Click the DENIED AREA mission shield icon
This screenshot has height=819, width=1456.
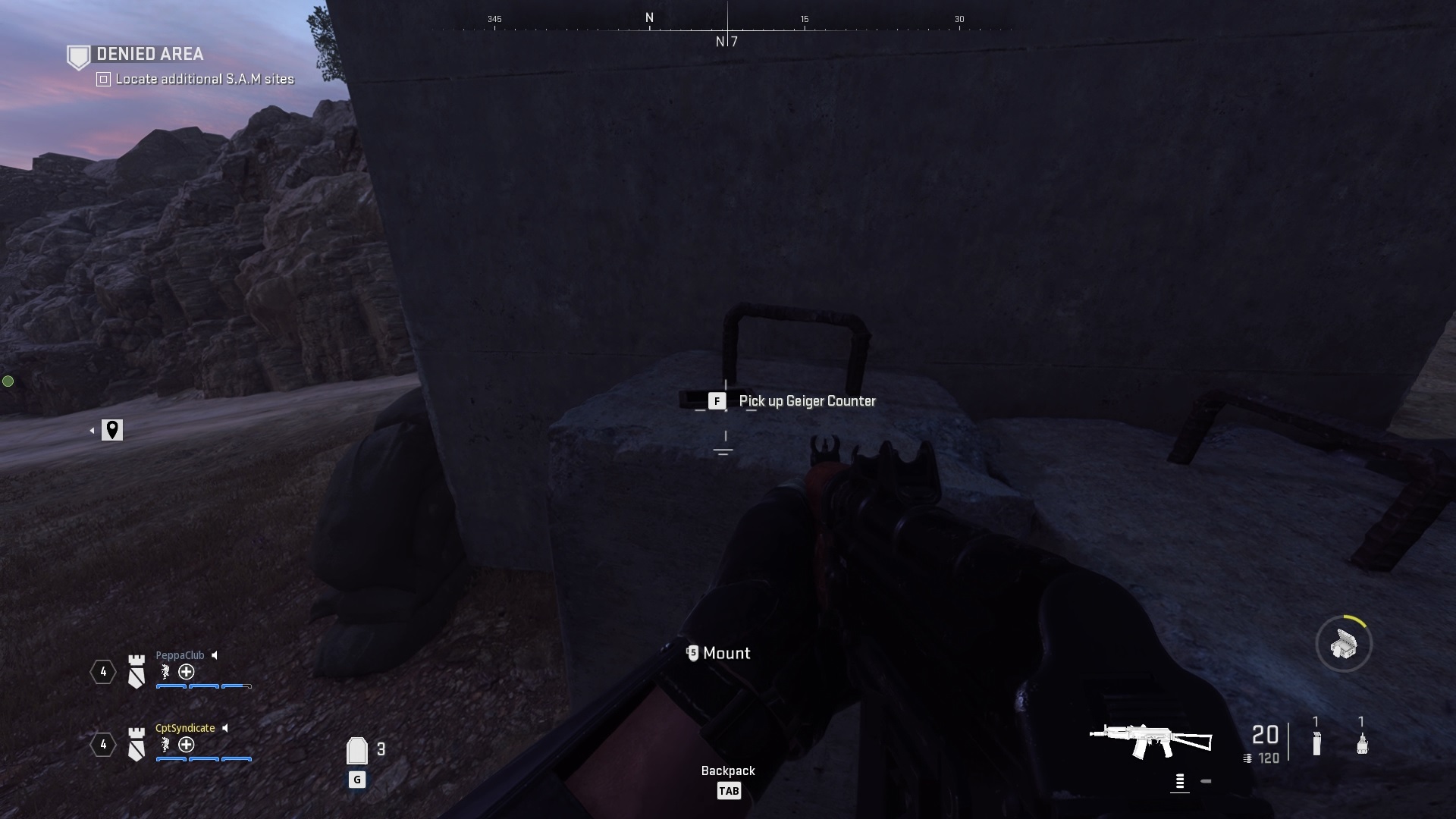tap(78, 55)
